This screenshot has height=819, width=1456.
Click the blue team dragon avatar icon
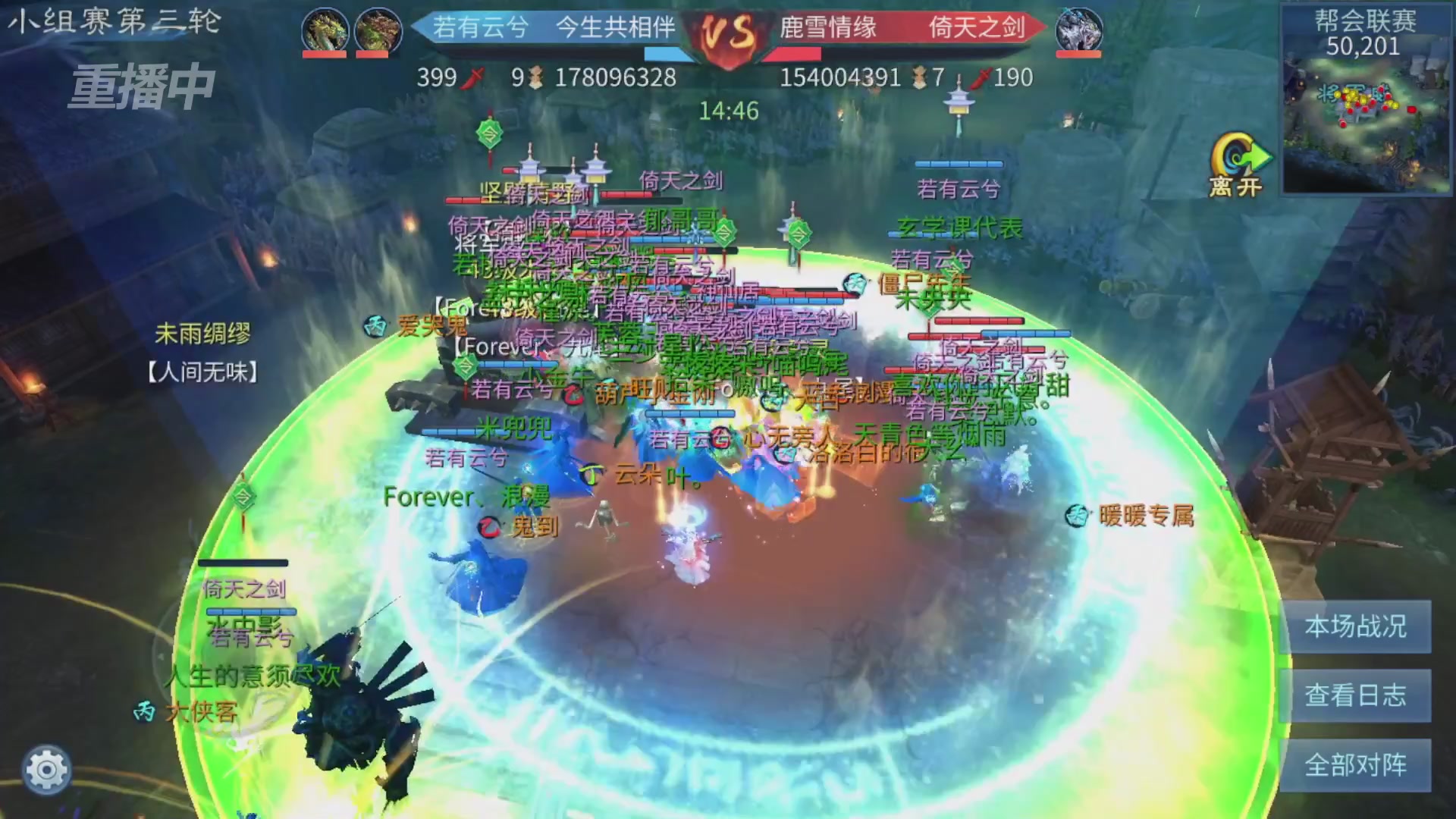(326, 30)
